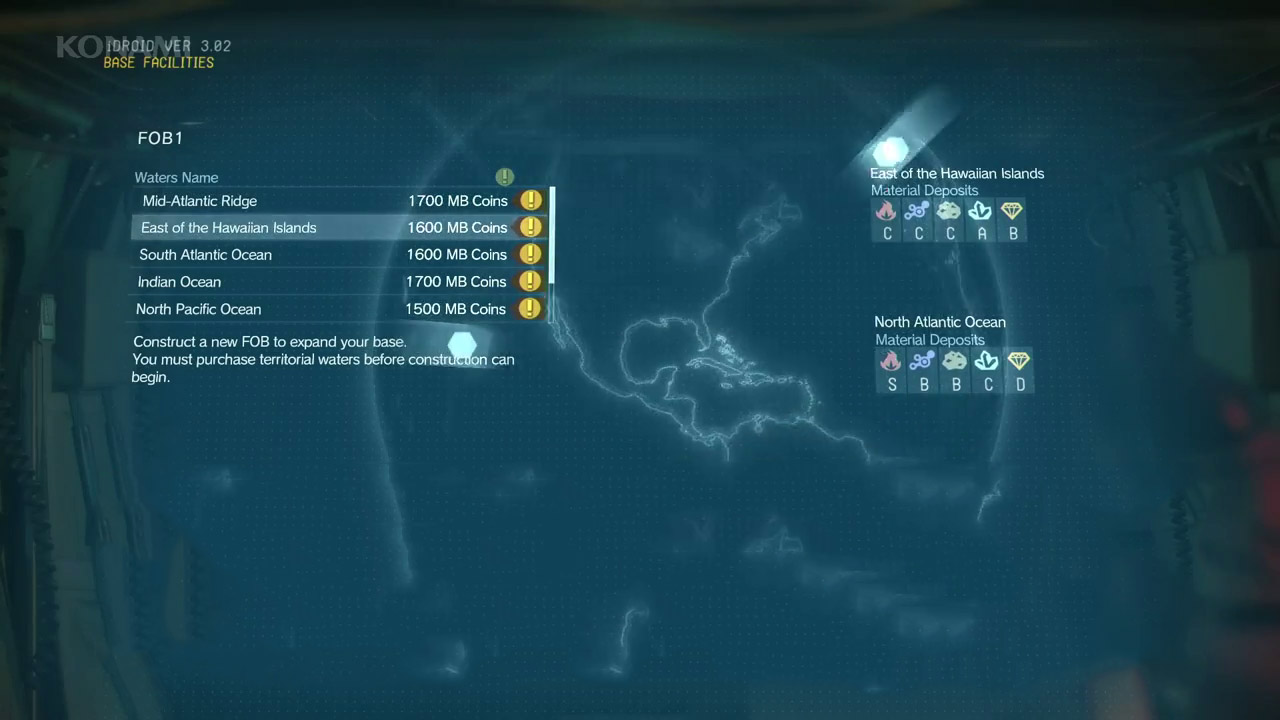This screenshot has width=1280, height=720.
Task: Click the yellow alert icon beside Mid-Atlantic Ridge
Action: (530, 200)
